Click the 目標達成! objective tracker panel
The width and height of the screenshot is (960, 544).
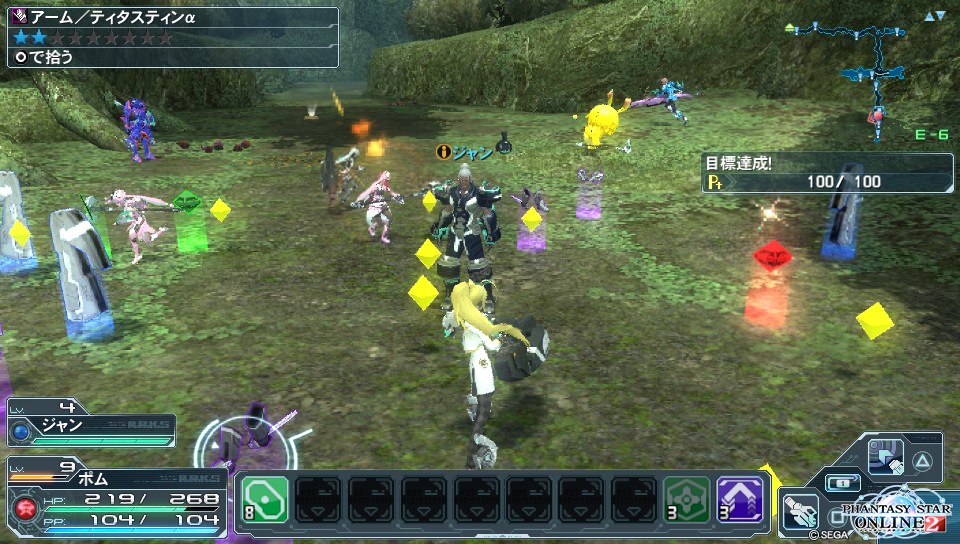827,173
